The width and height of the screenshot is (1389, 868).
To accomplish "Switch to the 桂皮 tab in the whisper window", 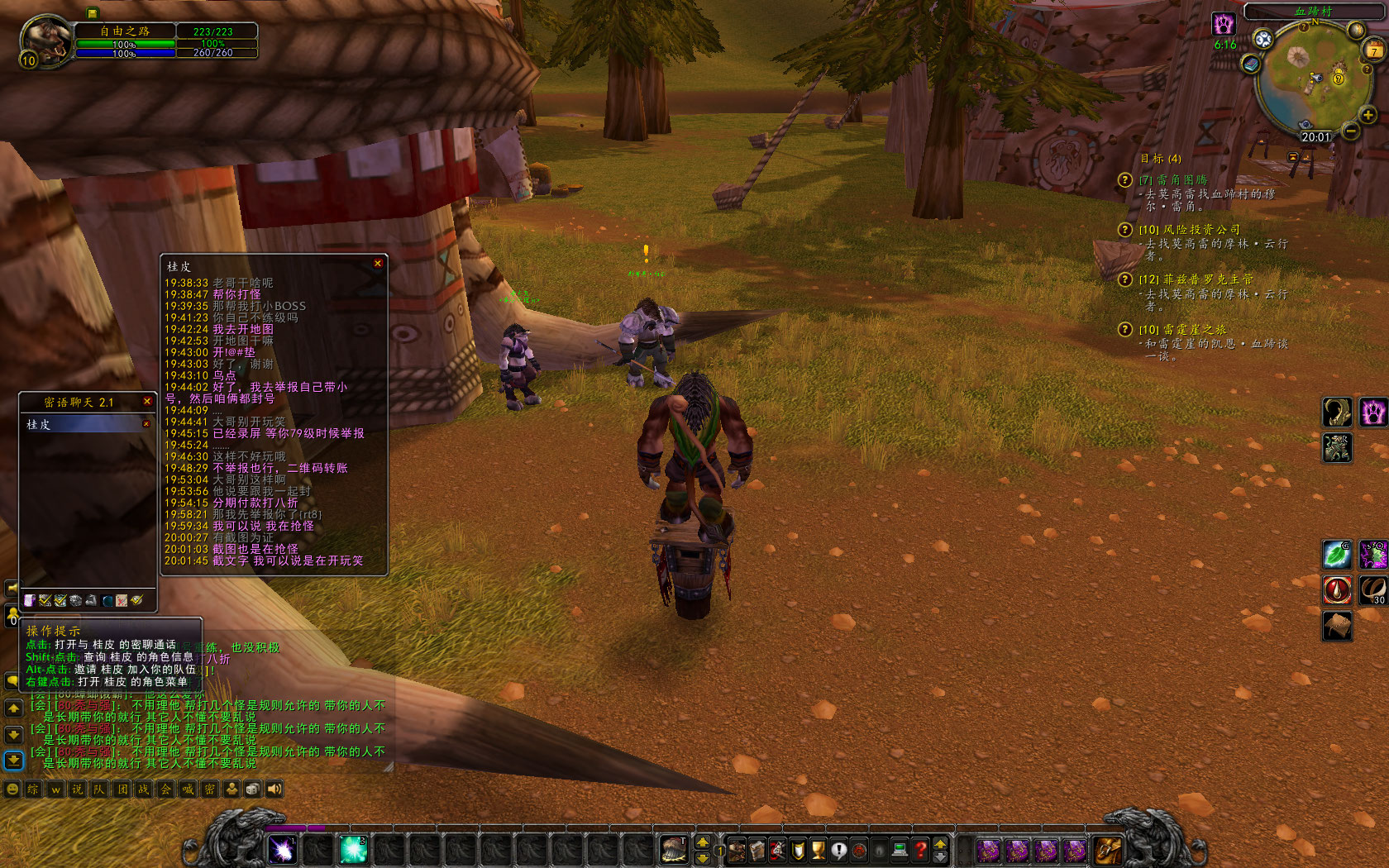I will click(x=37, y=424).
